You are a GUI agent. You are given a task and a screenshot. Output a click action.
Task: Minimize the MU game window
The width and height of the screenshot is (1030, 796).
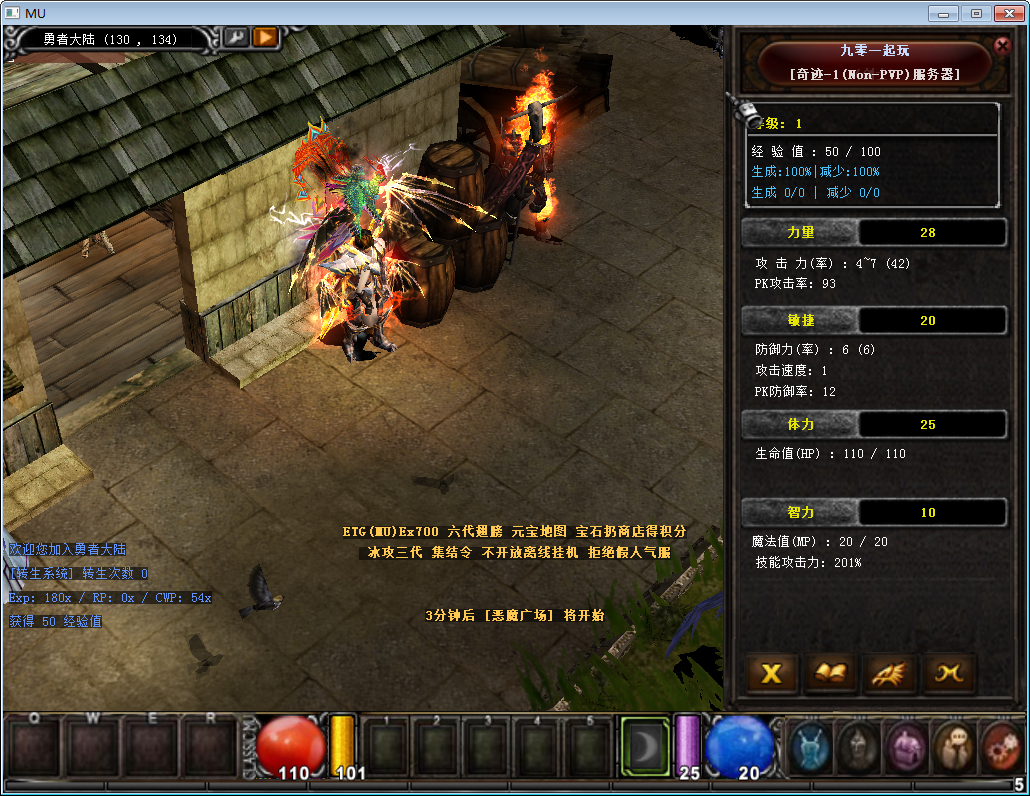point(942,13)
